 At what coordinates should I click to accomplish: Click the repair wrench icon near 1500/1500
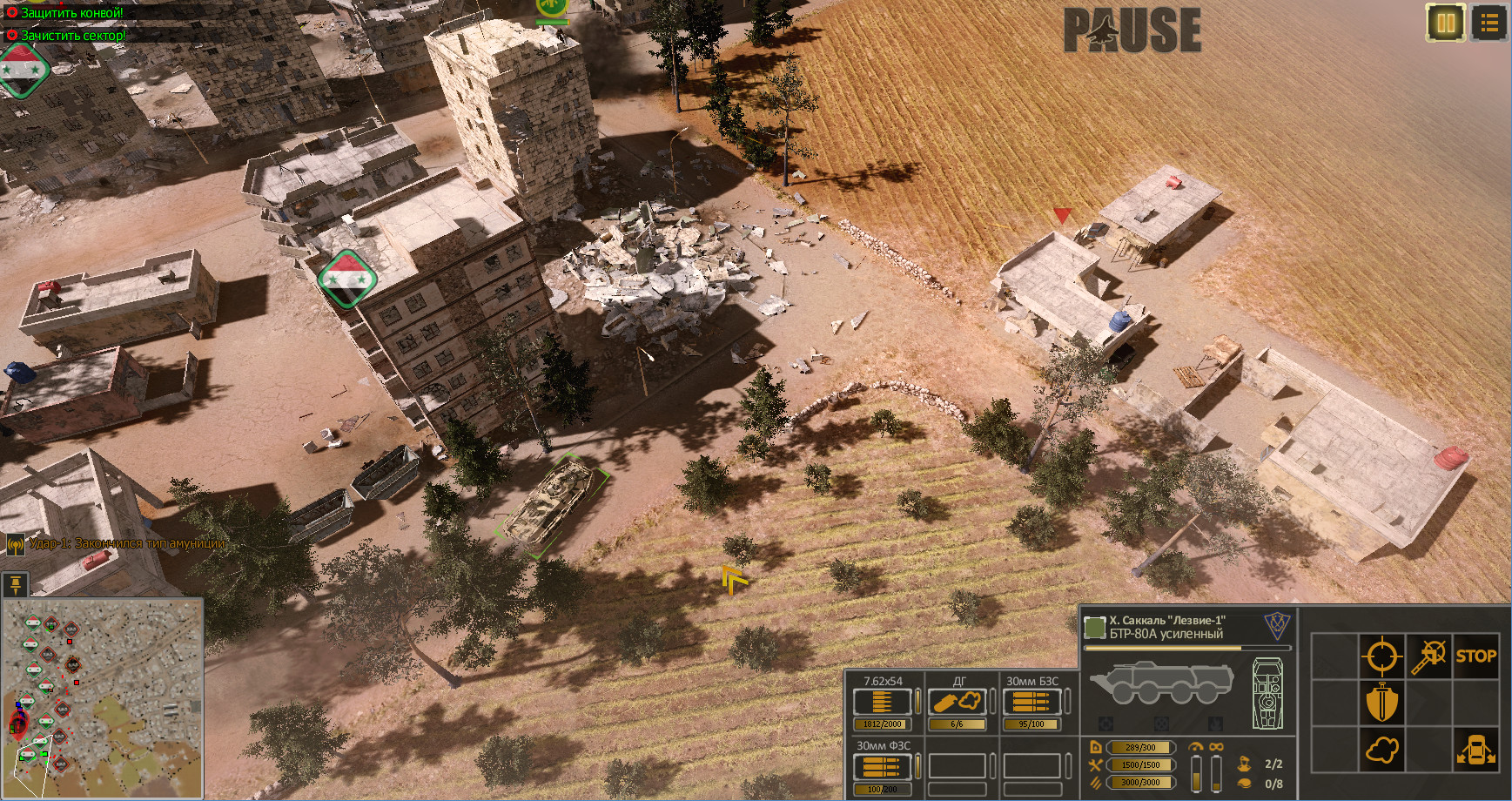click(1096, 764)
